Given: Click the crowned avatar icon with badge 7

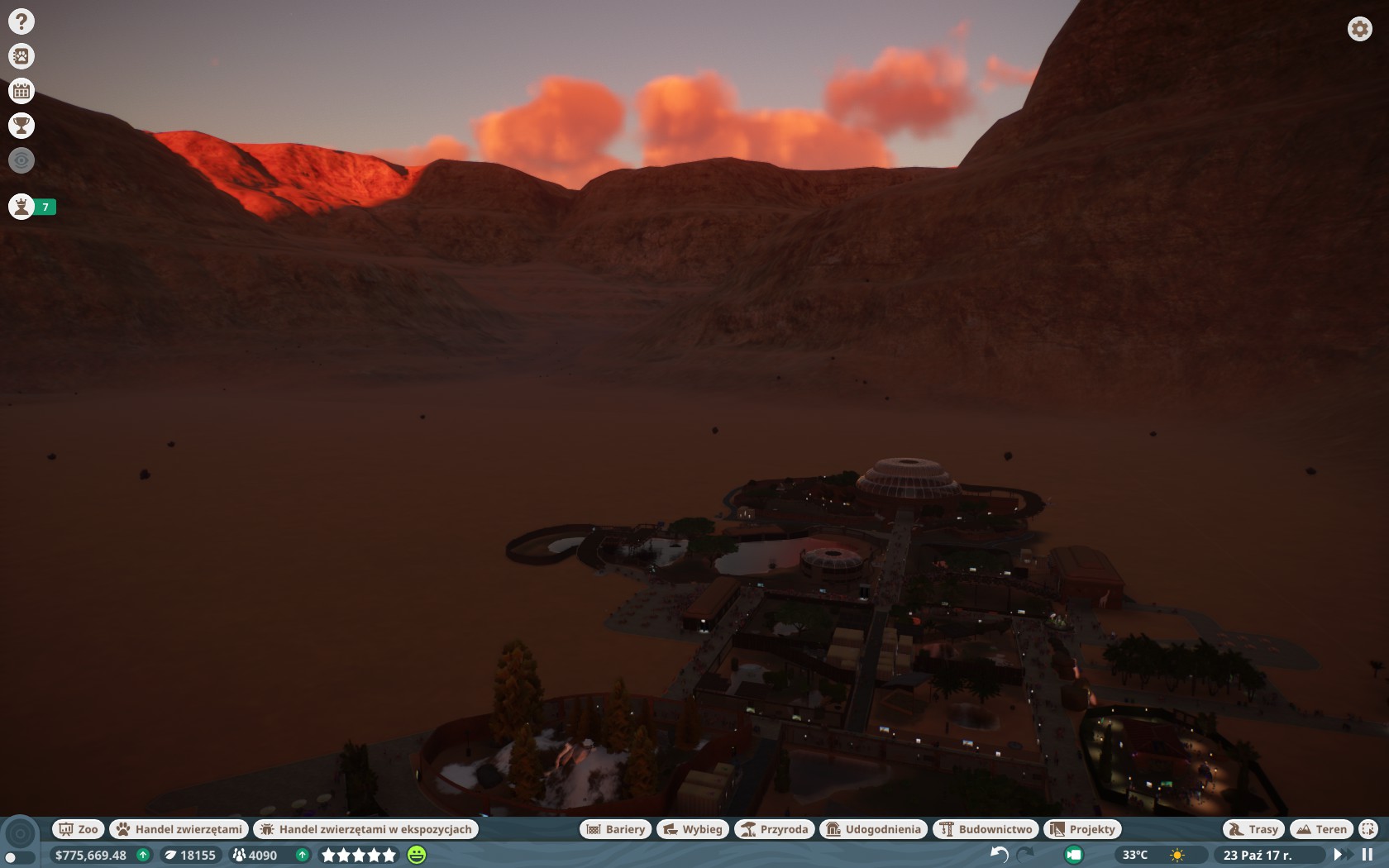Looking at the screenshot, I should click(22, 207).
